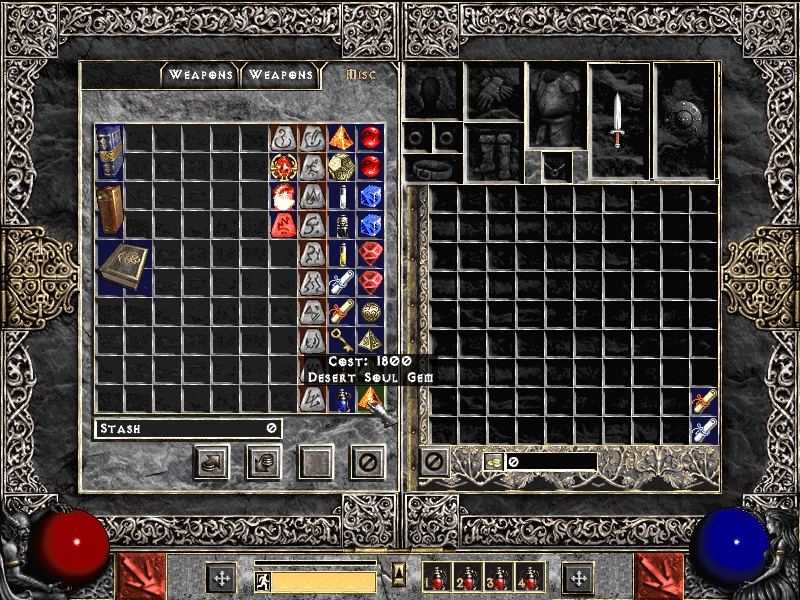
Task: Pick the large bronze spellbook in shop
Action: (x=124, y=267)
